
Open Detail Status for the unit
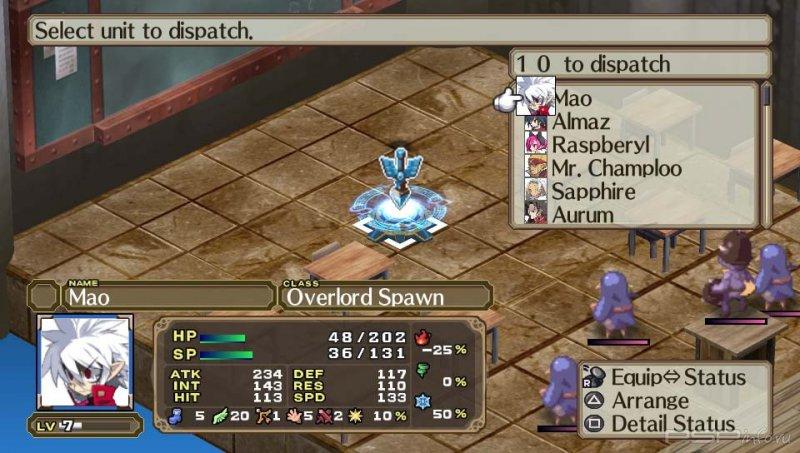[673, 423]
